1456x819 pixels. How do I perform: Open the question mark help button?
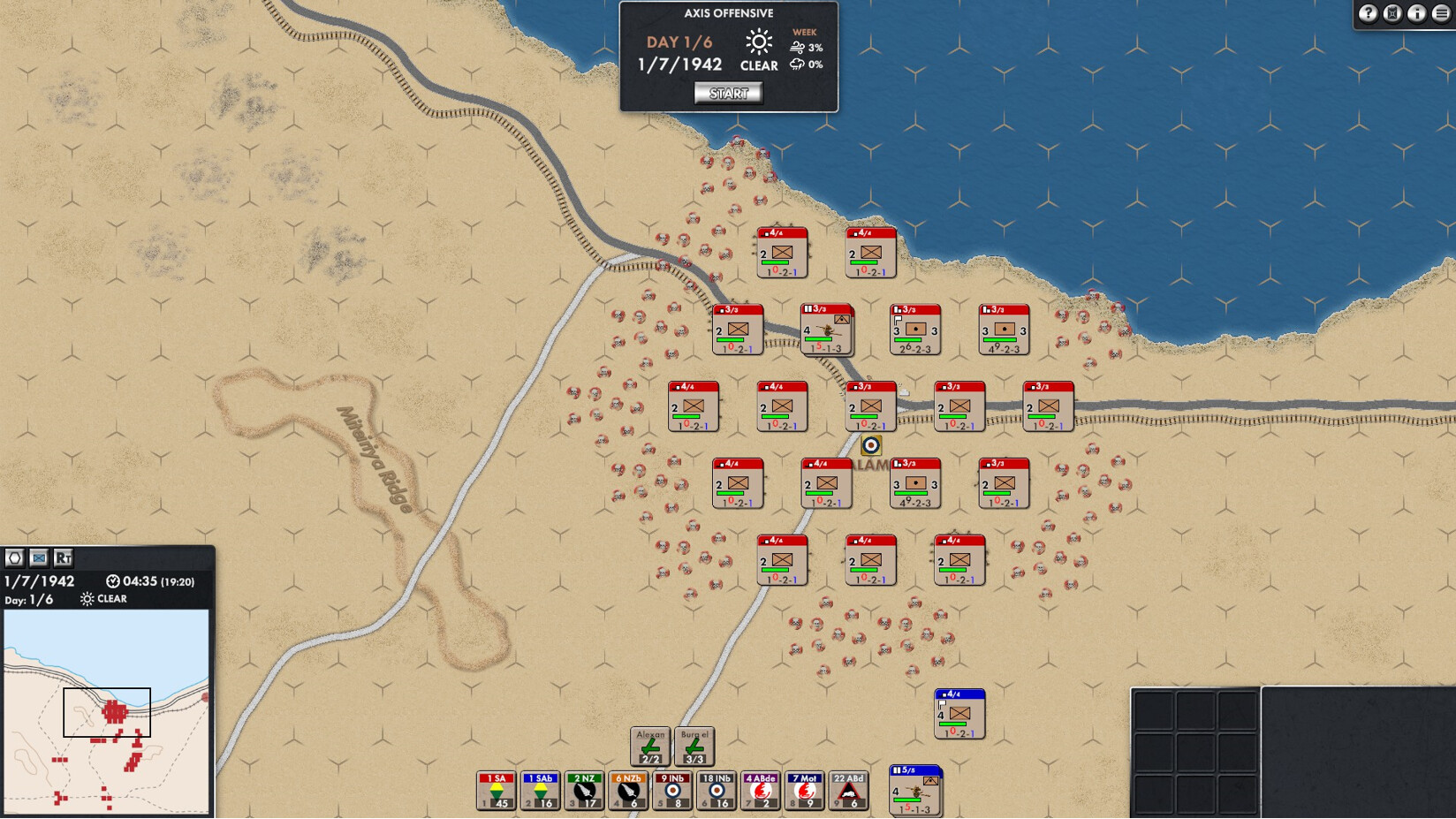click(1368, 13)
